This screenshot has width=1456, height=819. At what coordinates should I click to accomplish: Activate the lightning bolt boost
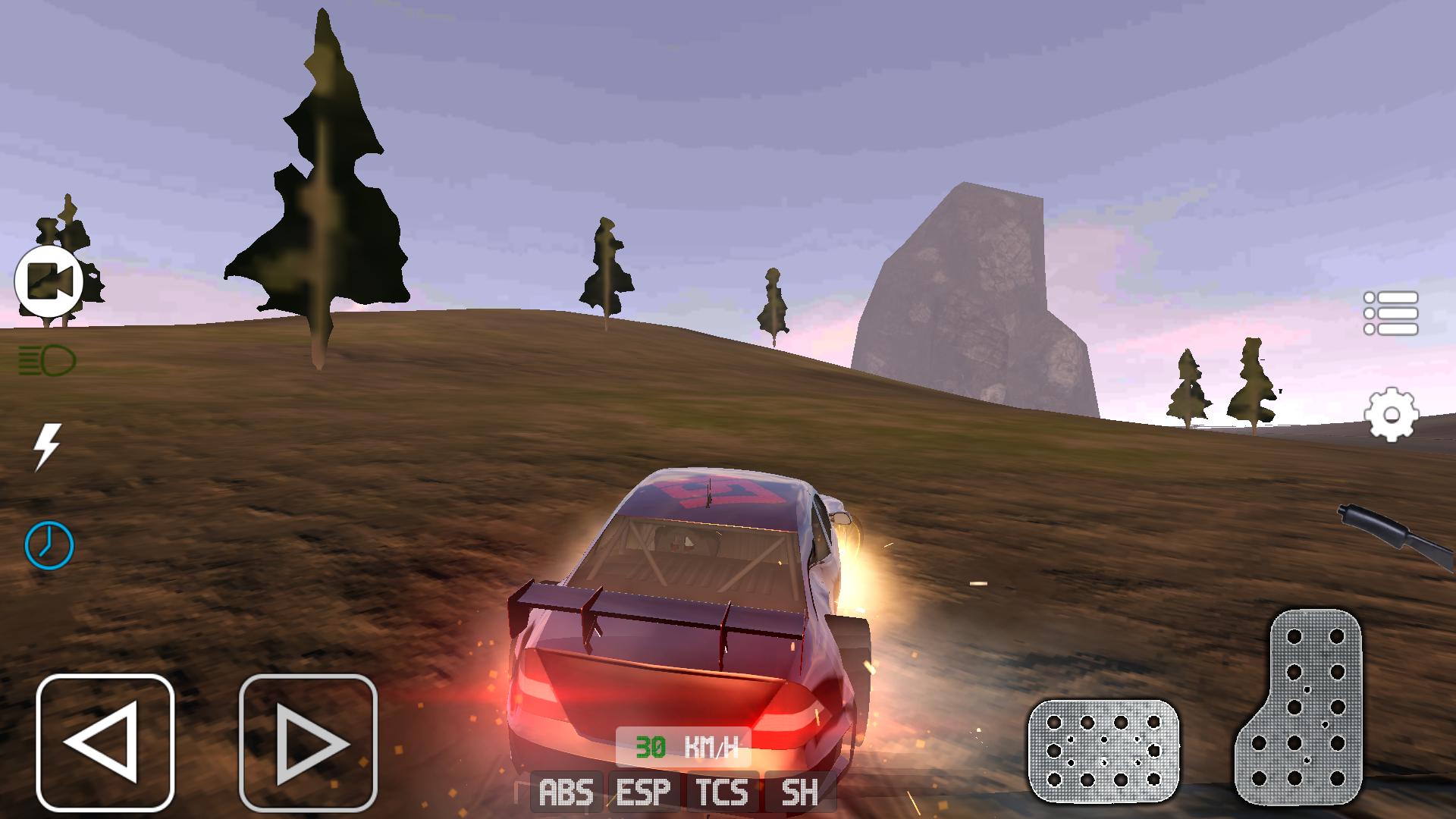tap(47, 446)
